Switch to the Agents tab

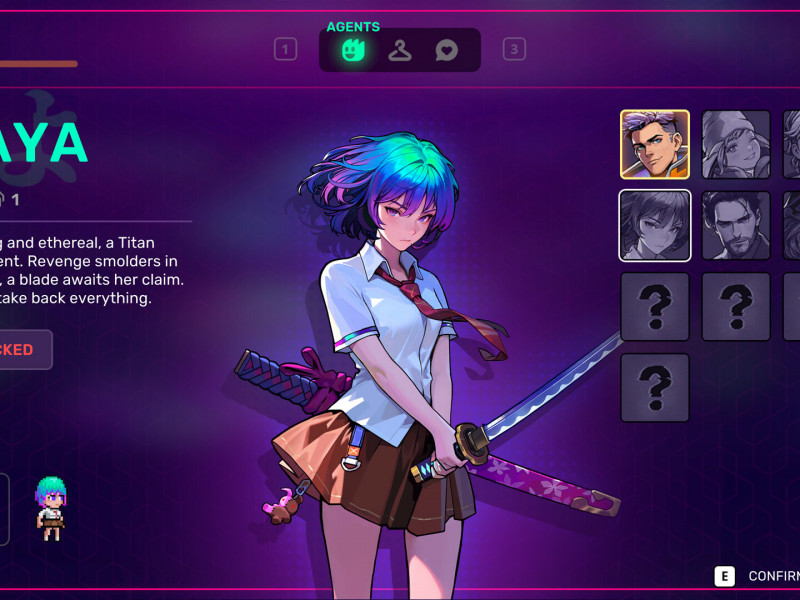(x=352, y=49)
